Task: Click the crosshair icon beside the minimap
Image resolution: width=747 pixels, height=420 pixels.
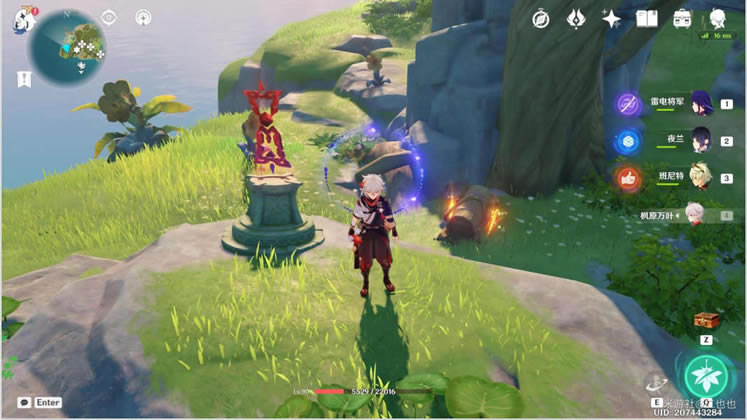Action: pyautogui.click(x=109, y=17)
